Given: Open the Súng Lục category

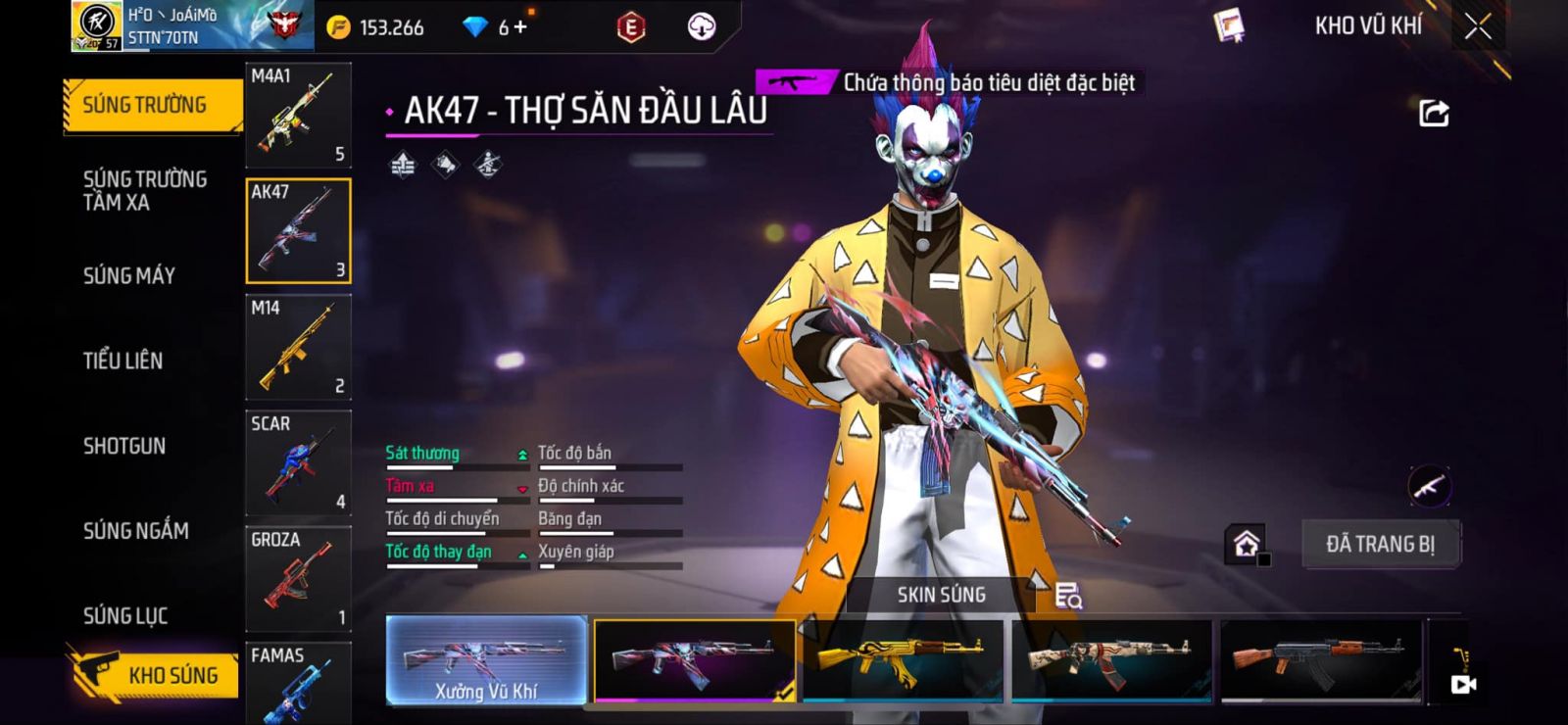Looking at the screenshot, I should coord(125,615).
